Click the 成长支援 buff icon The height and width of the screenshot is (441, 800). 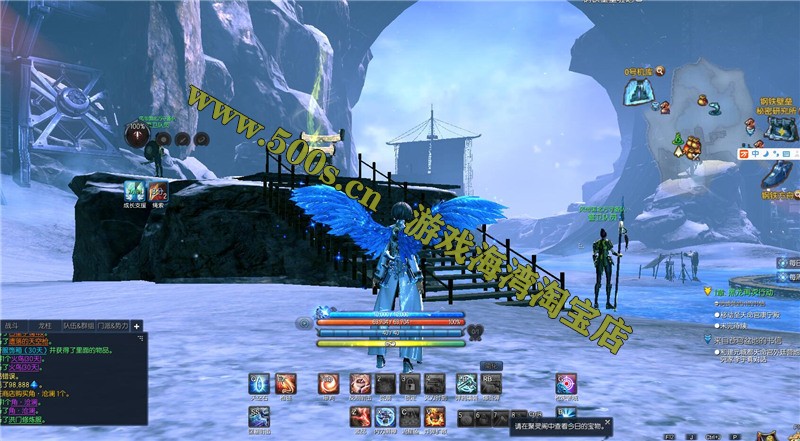(x=133, y=191)
